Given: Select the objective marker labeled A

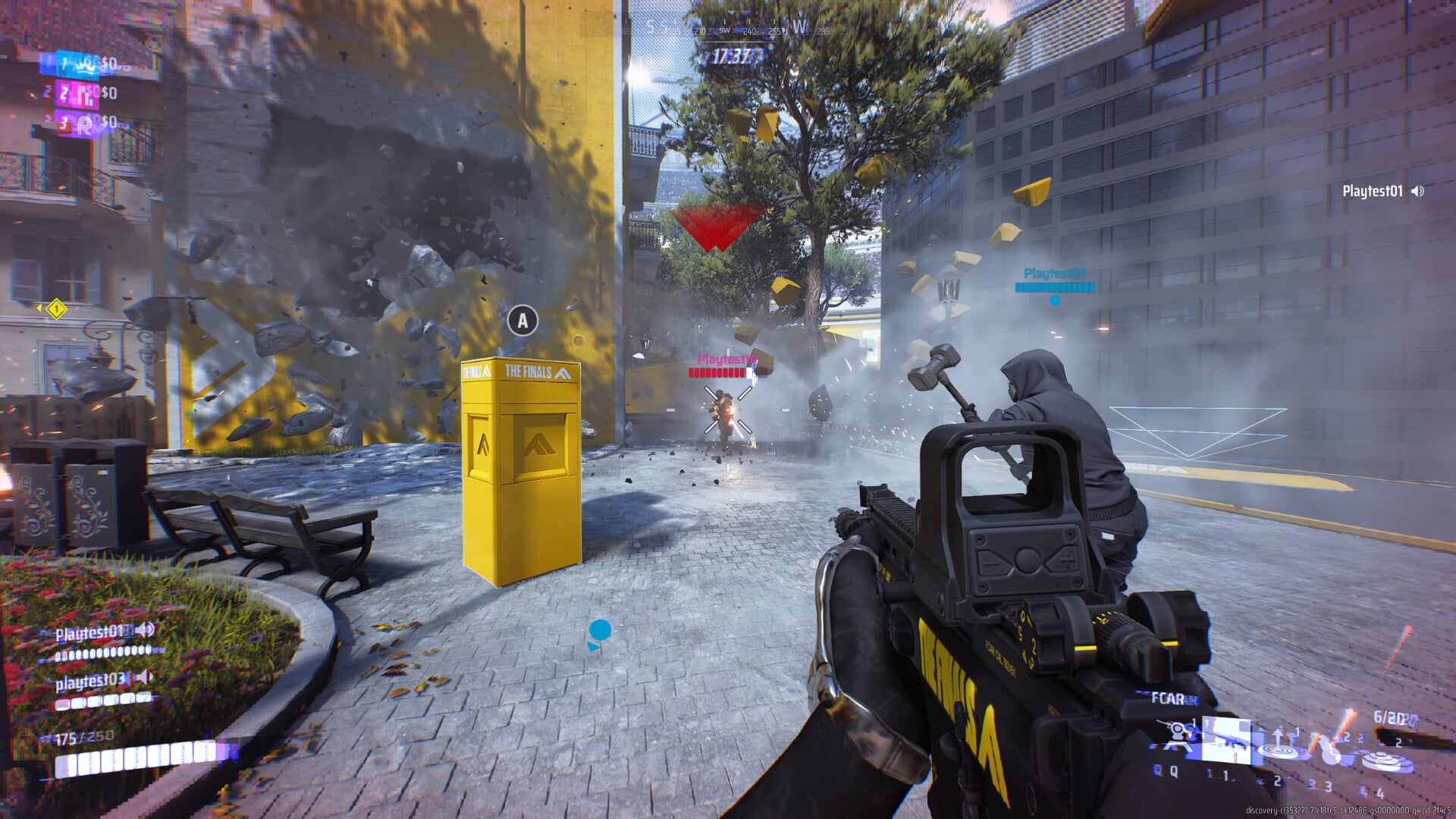Looking at the screenshot, I should click(521, 322).
